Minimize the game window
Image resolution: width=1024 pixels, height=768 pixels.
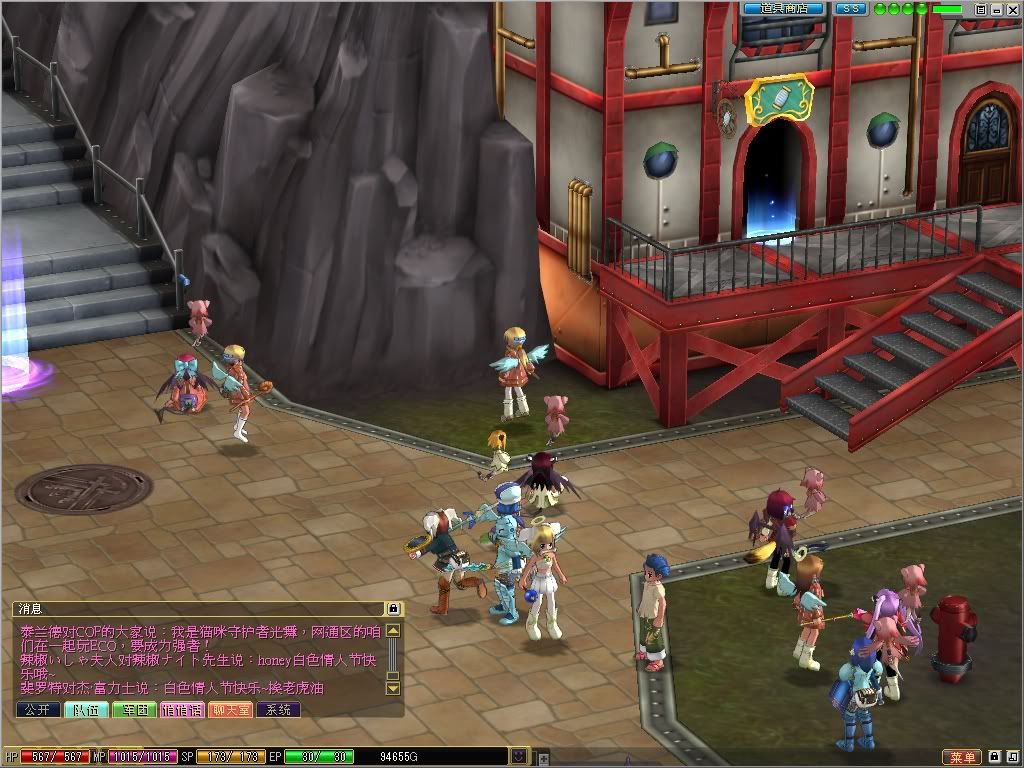tap(997, 9)
